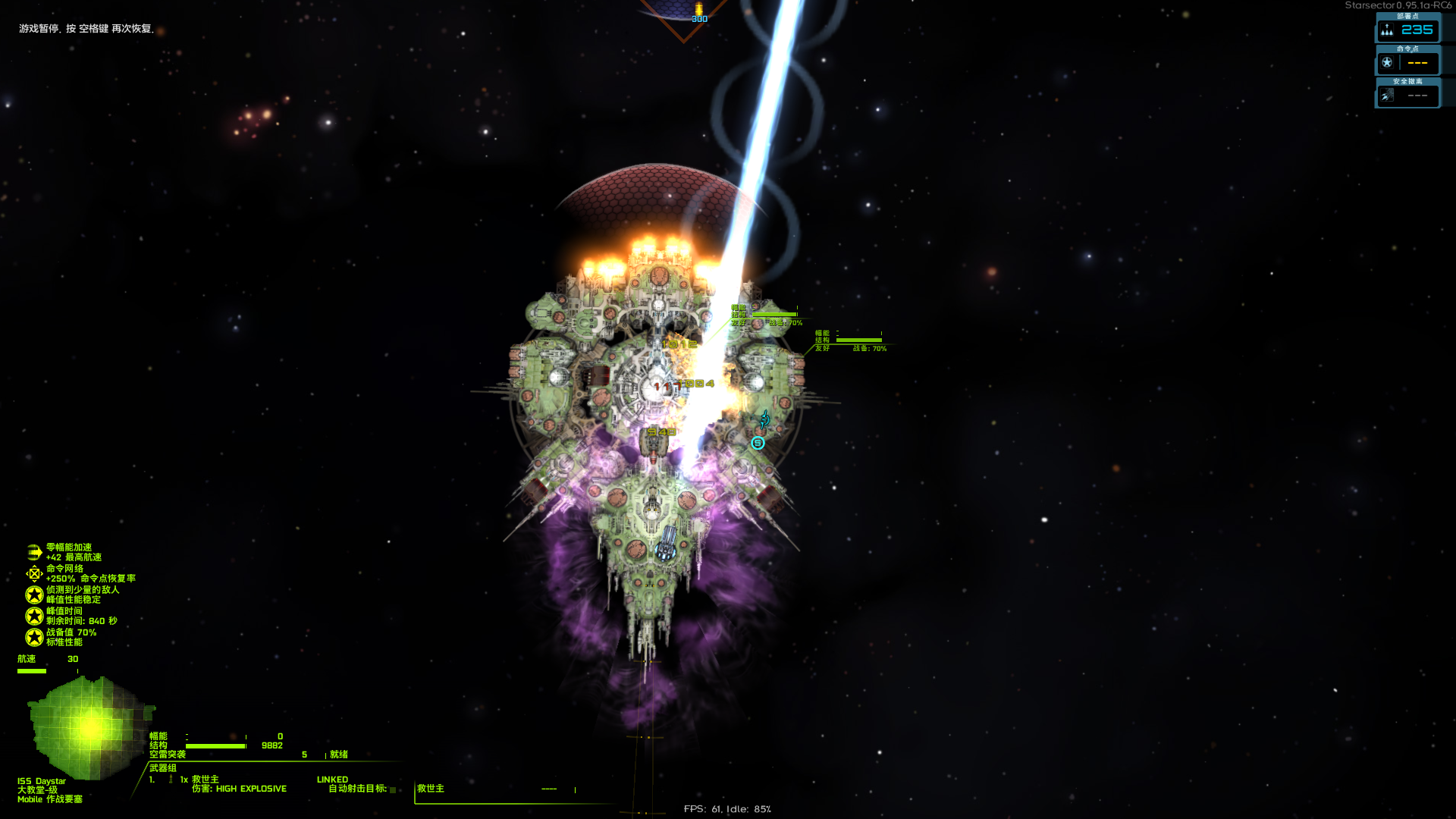The image size is (1456, 819).
Task: Click the deployment points ship icon
Action: click(x=1387, y=30)
